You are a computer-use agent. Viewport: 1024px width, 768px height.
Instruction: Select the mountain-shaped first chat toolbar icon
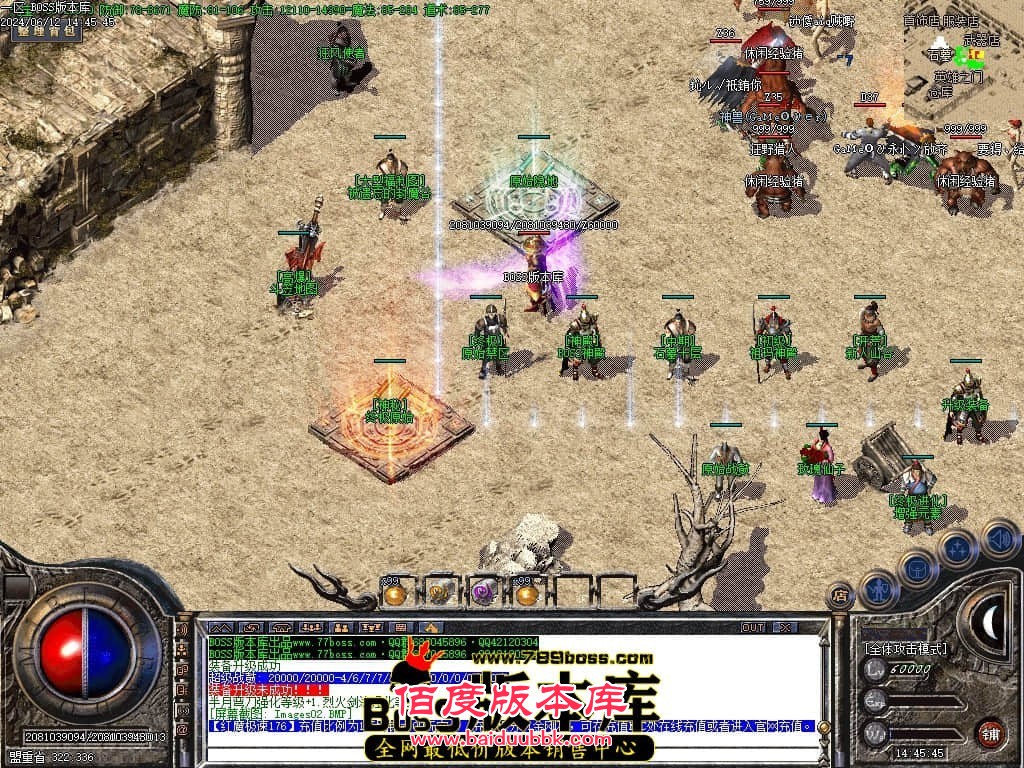pos(220,628)
